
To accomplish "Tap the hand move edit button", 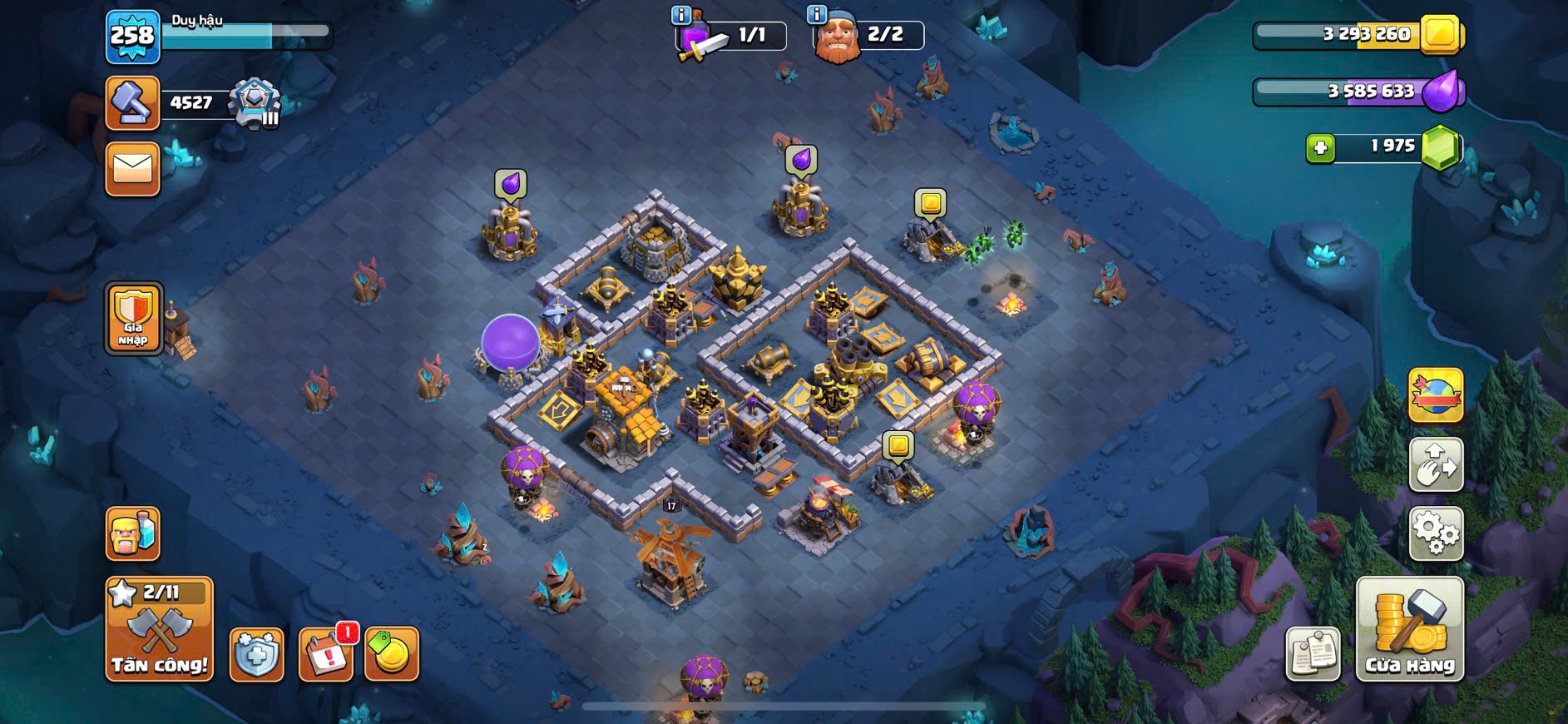I will [1436, 464].
